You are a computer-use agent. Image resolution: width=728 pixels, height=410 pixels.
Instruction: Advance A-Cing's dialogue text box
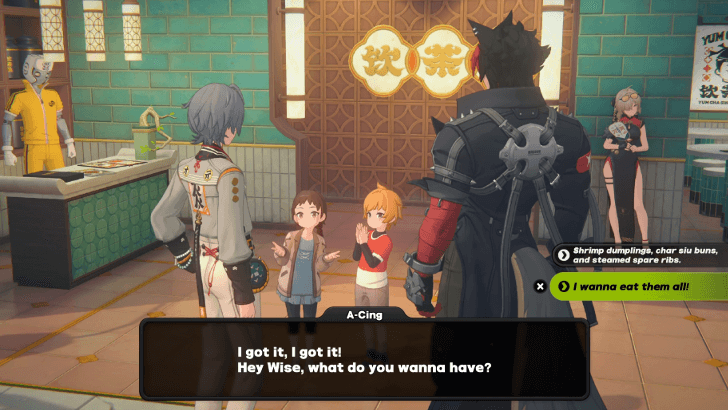pos(363,360)
